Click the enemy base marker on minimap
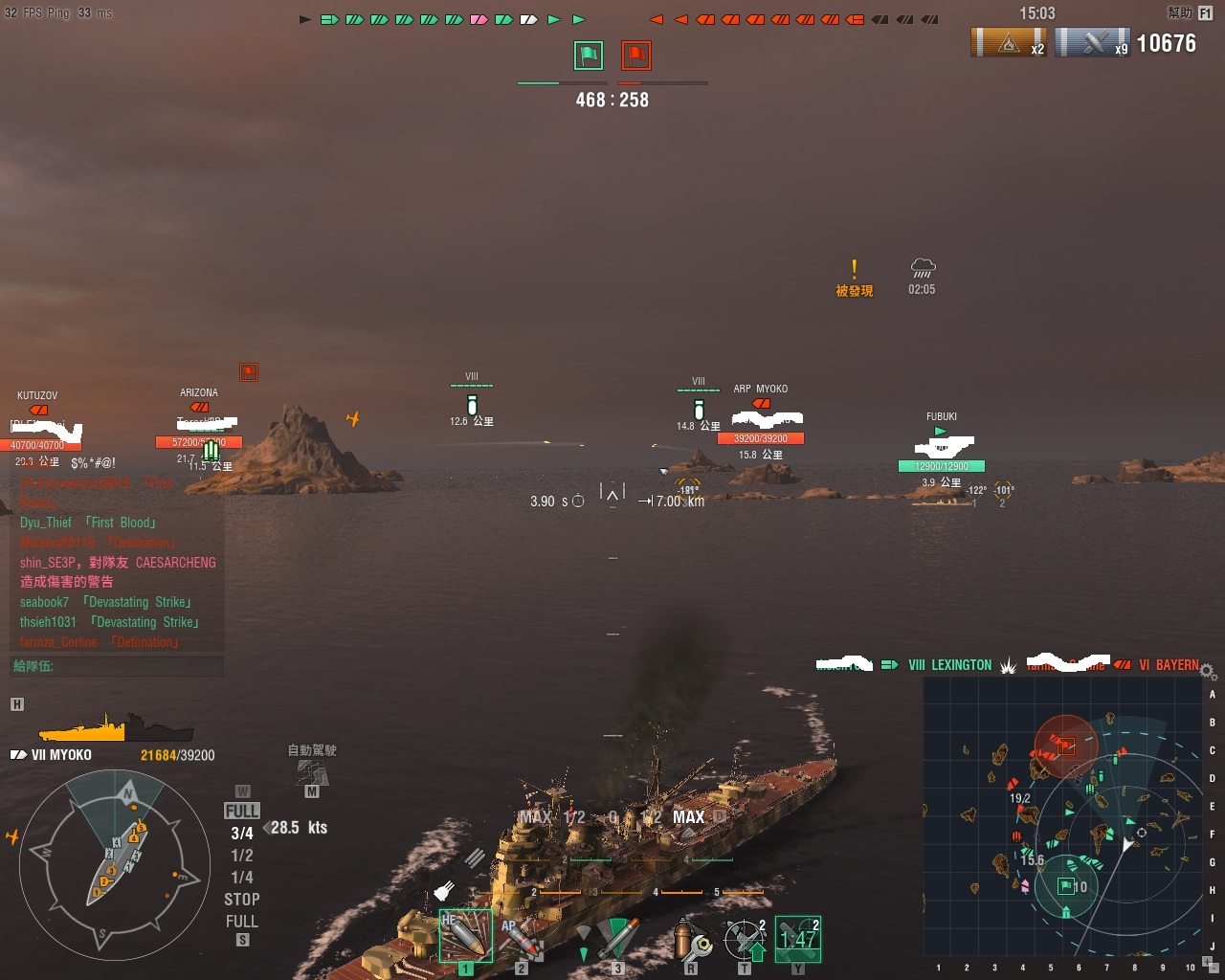The image size is (1225, 980). point(1066,746)
